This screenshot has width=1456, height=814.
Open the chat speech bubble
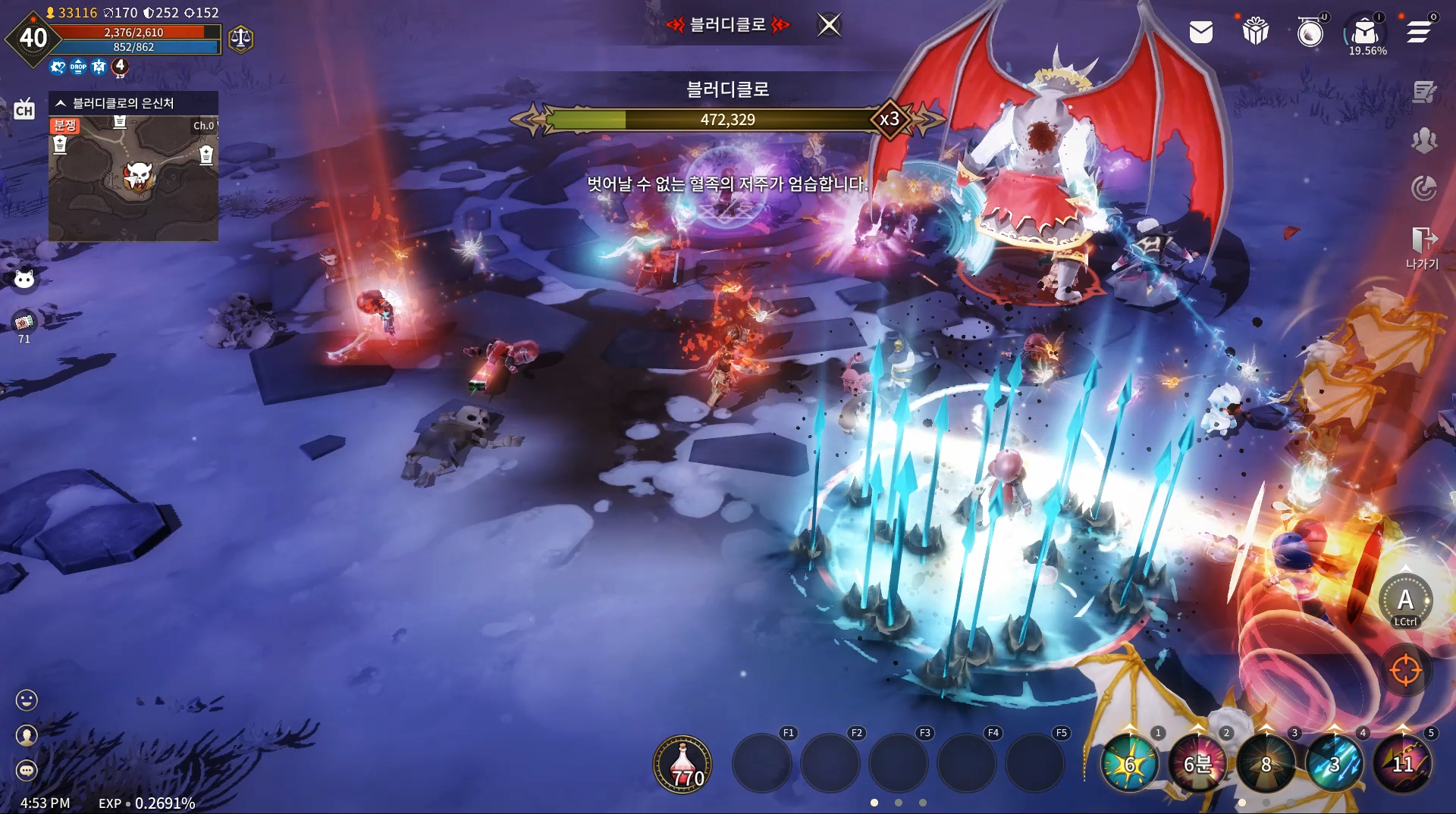pos(27,771)
